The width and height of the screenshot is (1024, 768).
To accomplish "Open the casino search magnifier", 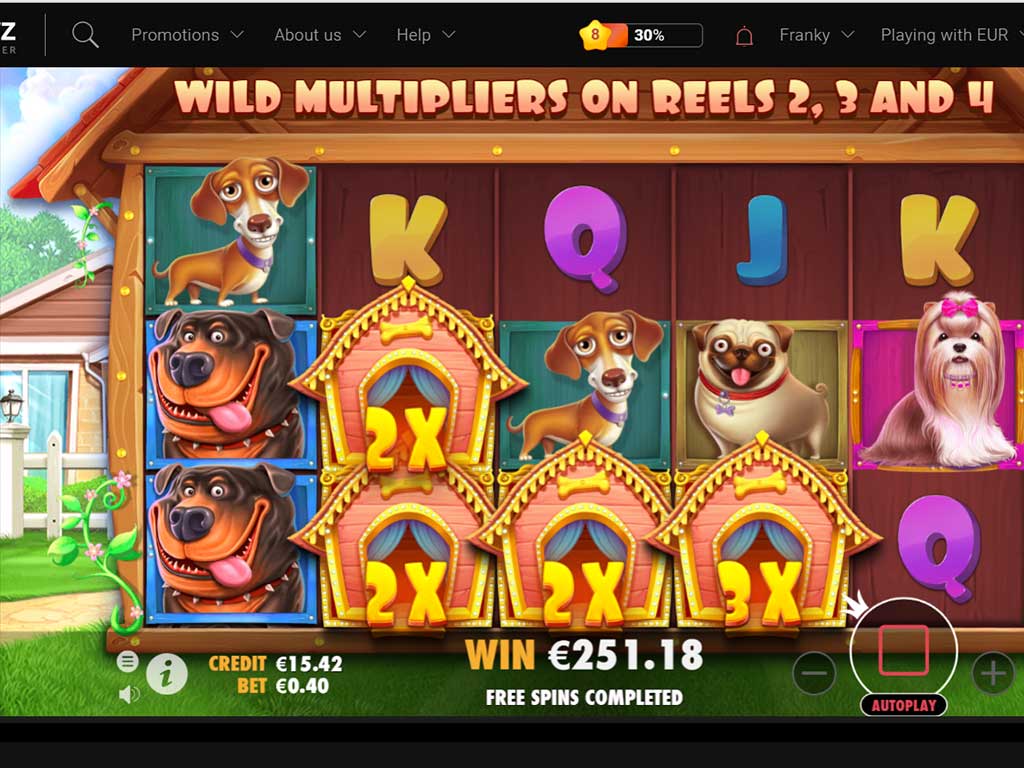I will click(86, 35).
